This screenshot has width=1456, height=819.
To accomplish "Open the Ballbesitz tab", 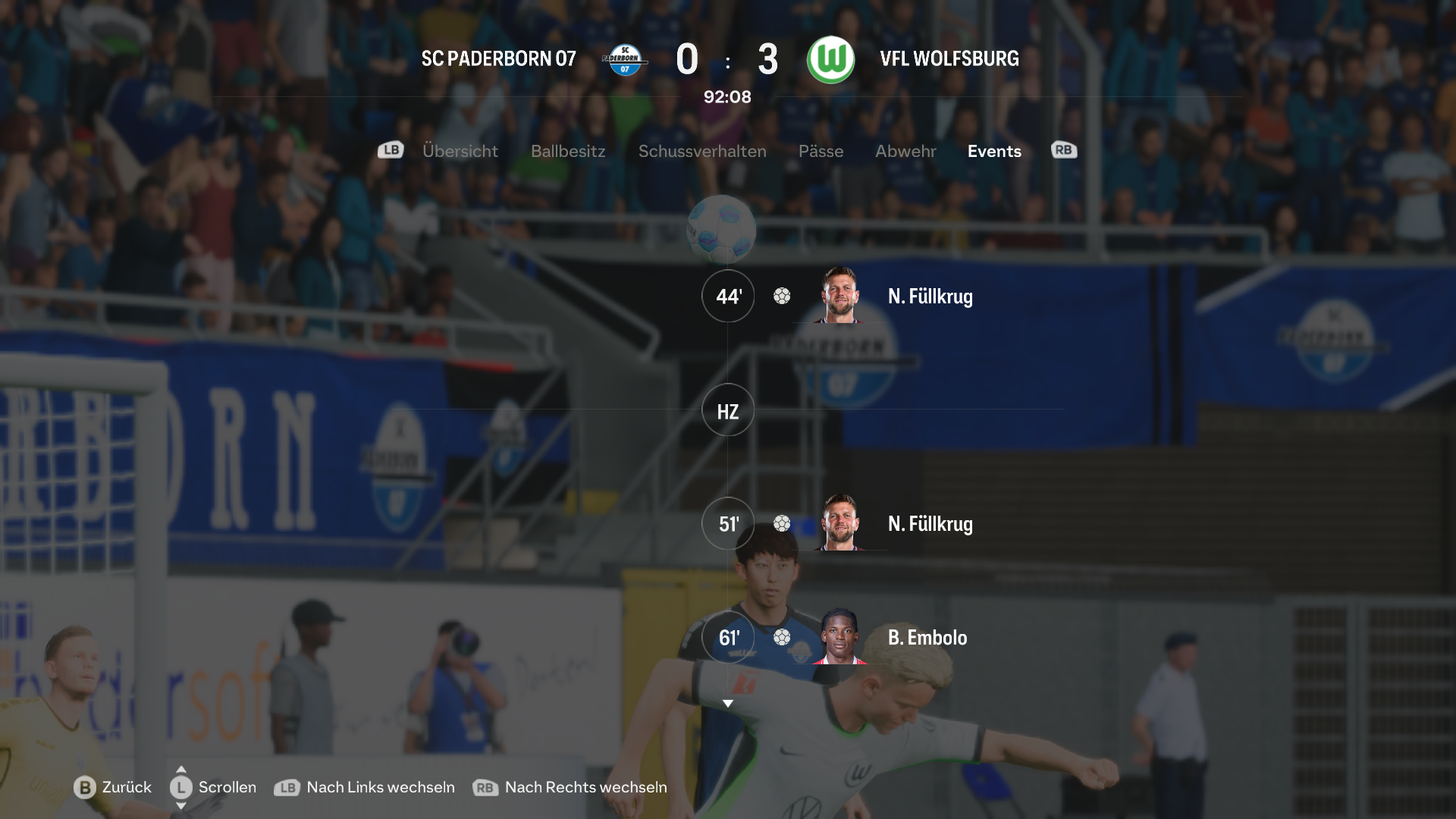I will tap(568, 151).
